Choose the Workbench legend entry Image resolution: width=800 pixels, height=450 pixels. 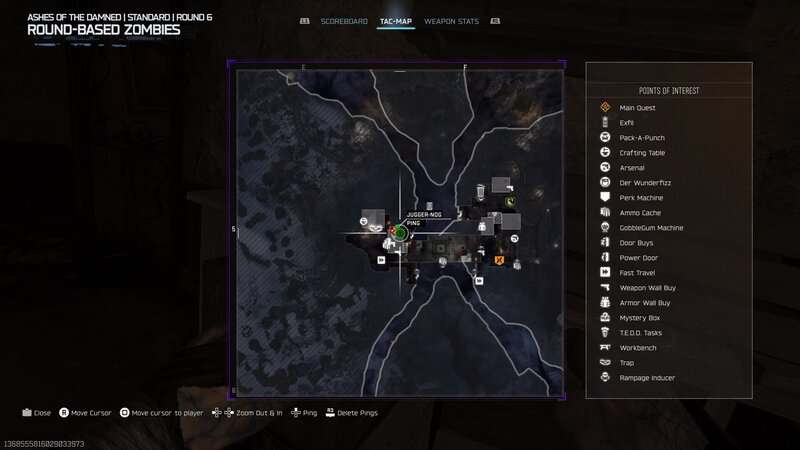[636, 347]
